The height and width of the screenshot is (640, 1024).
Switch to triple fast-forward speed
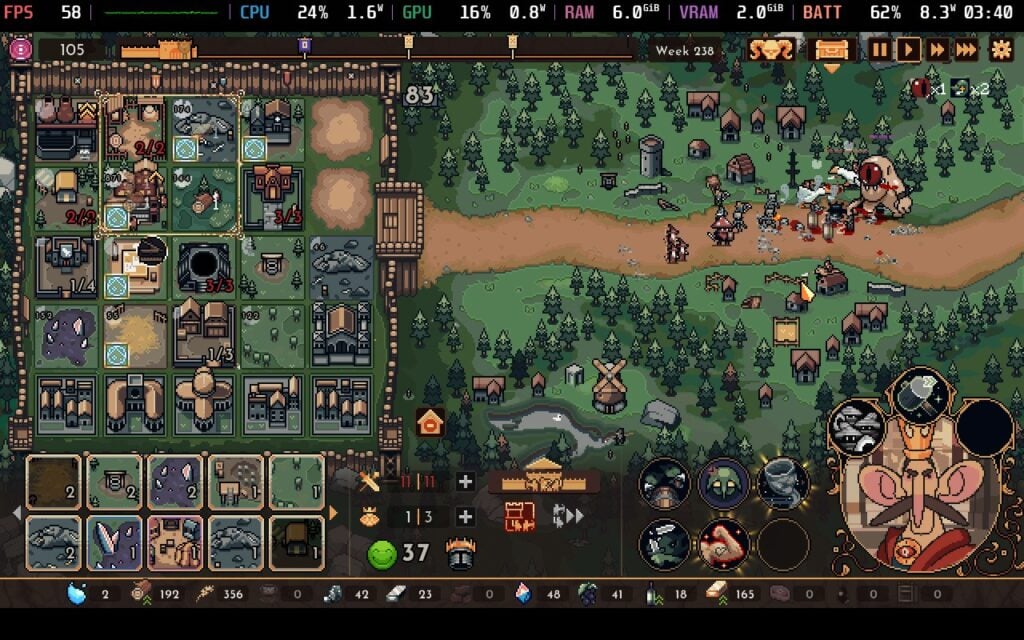click(x=966, y=50)
